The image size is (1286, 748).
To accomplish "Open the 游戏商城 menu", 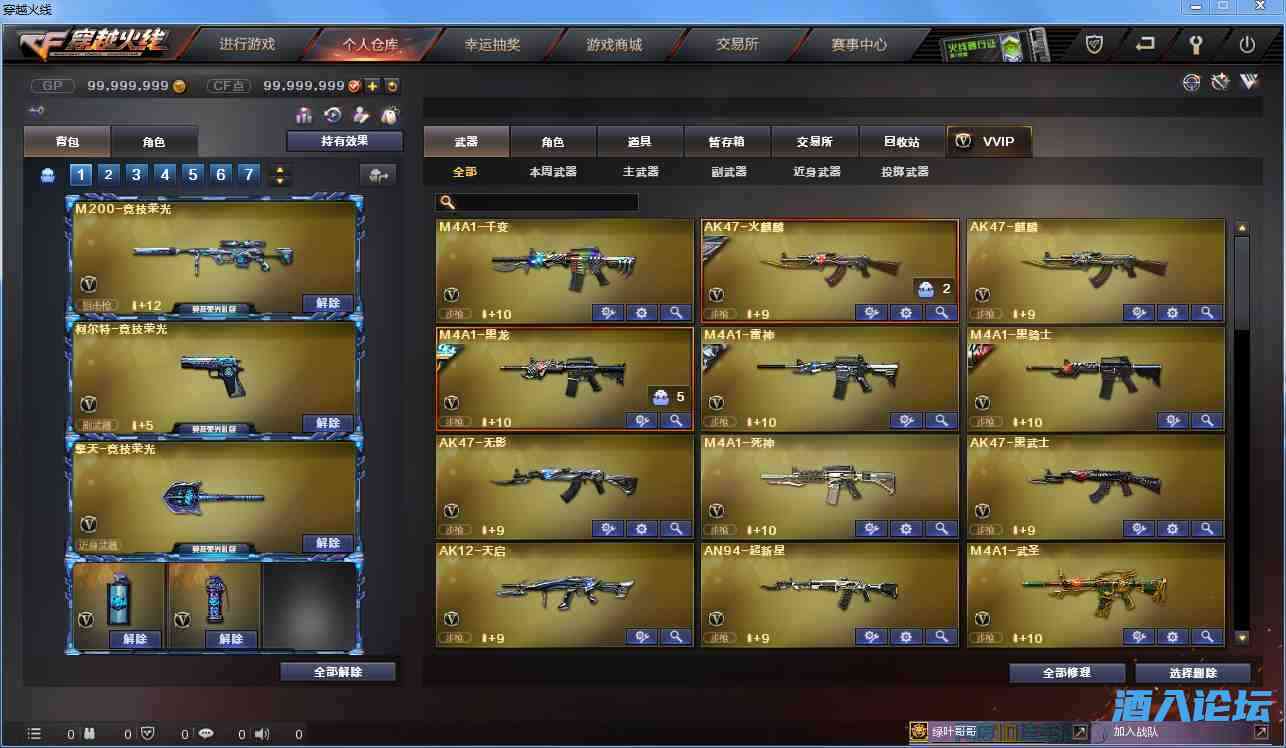I will (613, 44).
